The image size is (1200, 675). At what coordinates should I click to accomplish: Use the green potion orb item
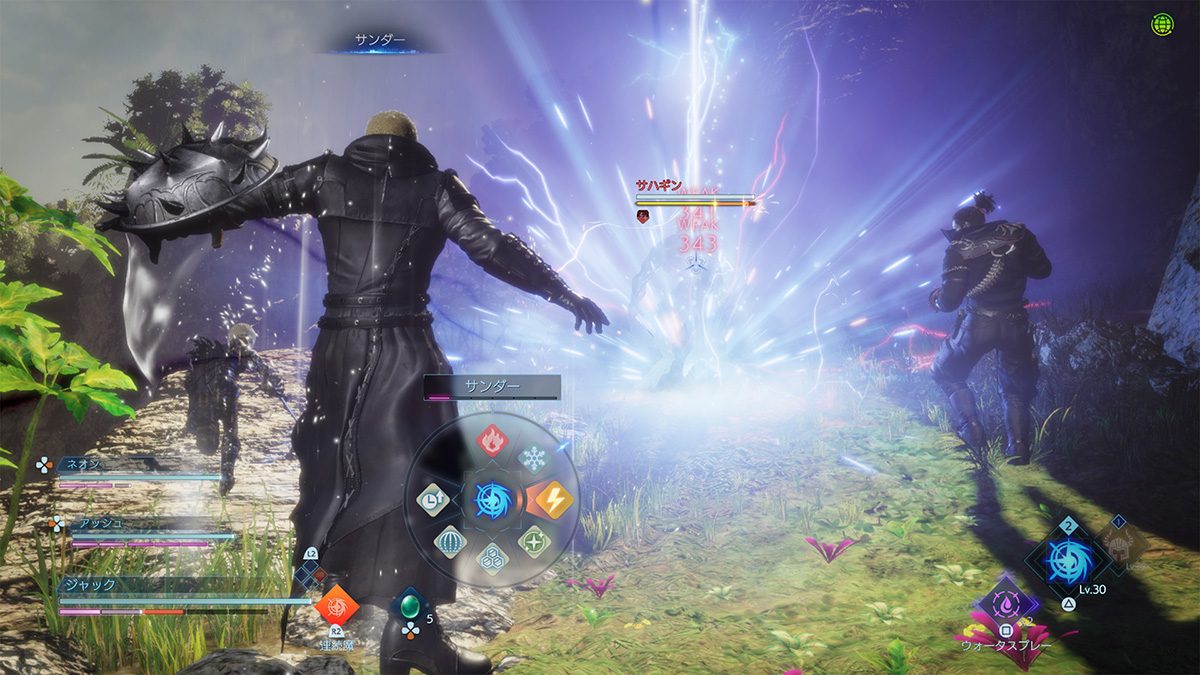pos(410,606)
